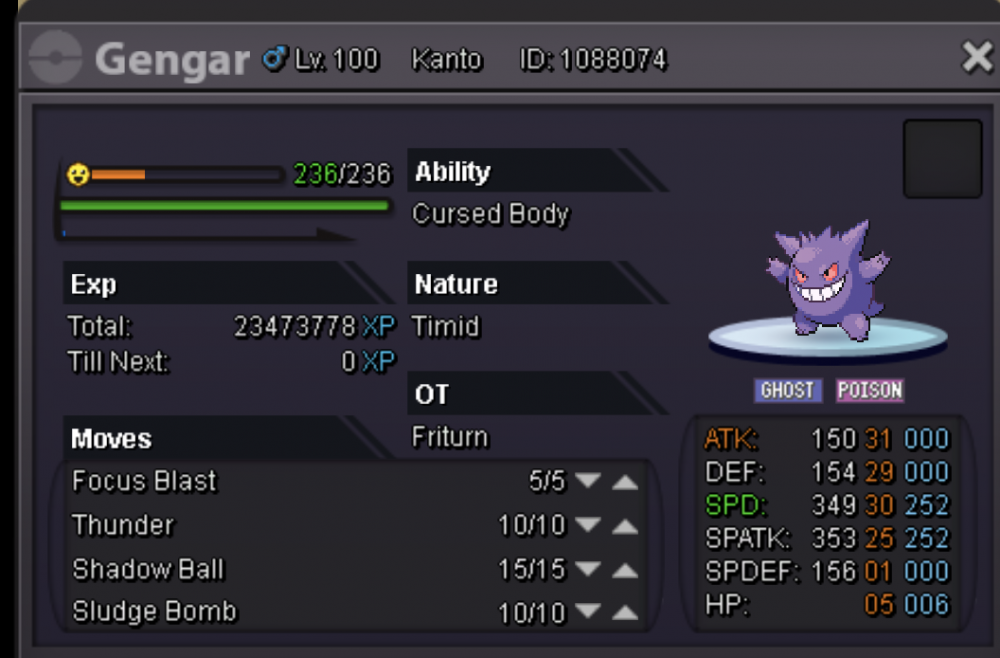Move Thunder down one slot
This screenshot has height=658, width=1000.
pyautogui.click(x=588, y=526)
